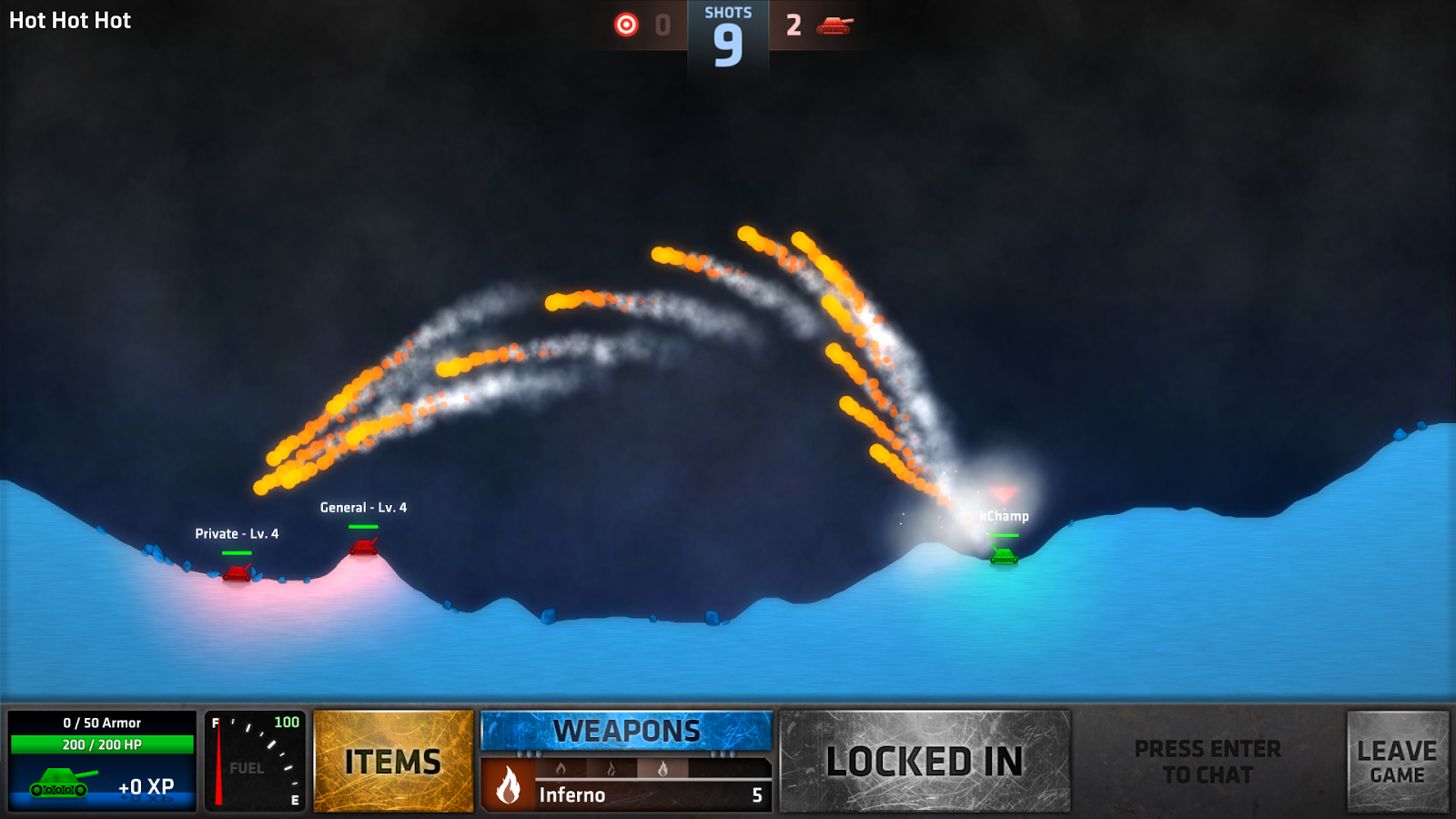Viewport: 1456px width, 819px height.
Task: Select the Private - Lv. 4 red tank
Action: [237, 574]
